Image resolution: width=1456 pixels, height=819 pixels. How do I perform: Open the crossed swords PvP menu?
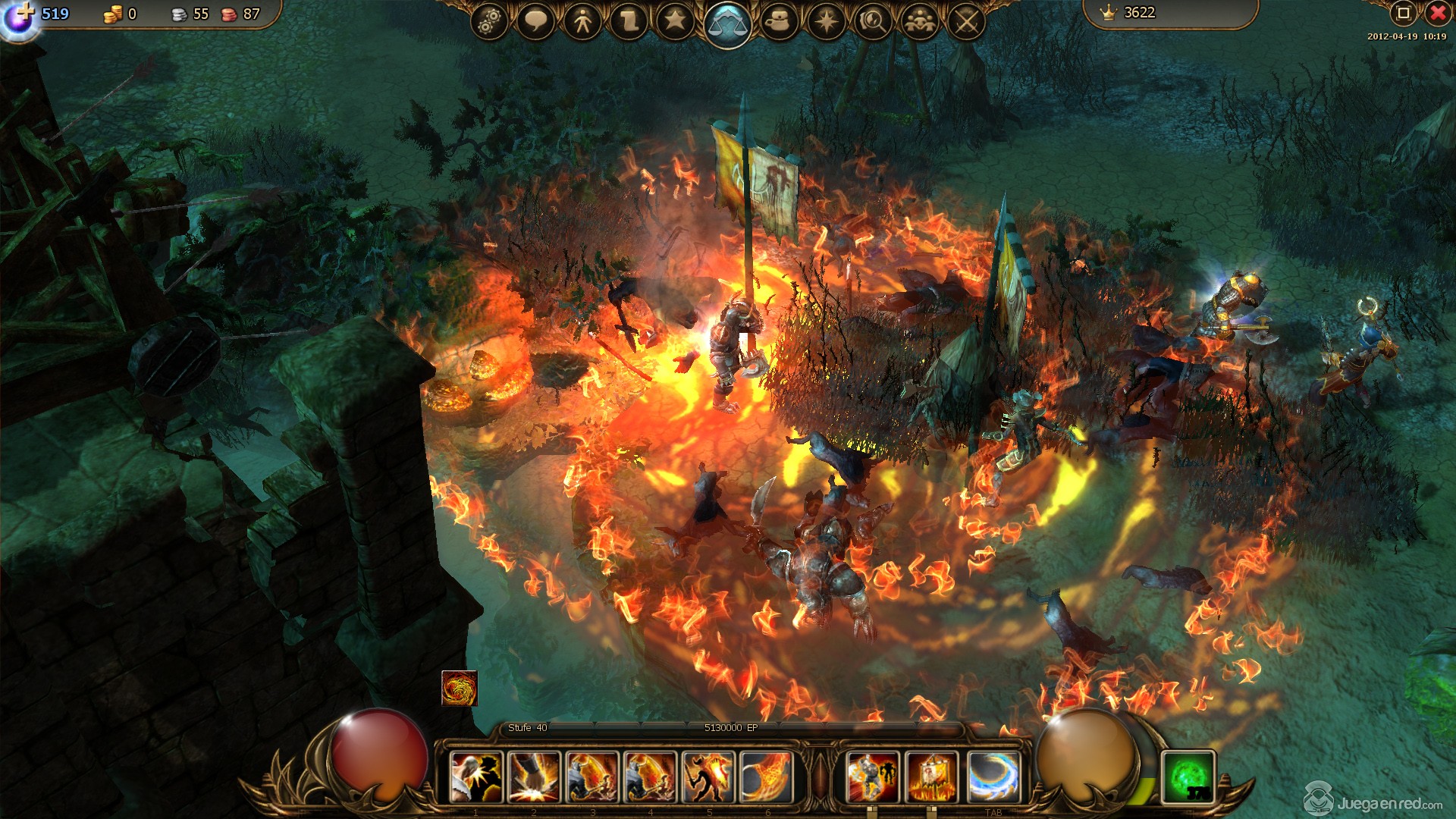point(966,22)
